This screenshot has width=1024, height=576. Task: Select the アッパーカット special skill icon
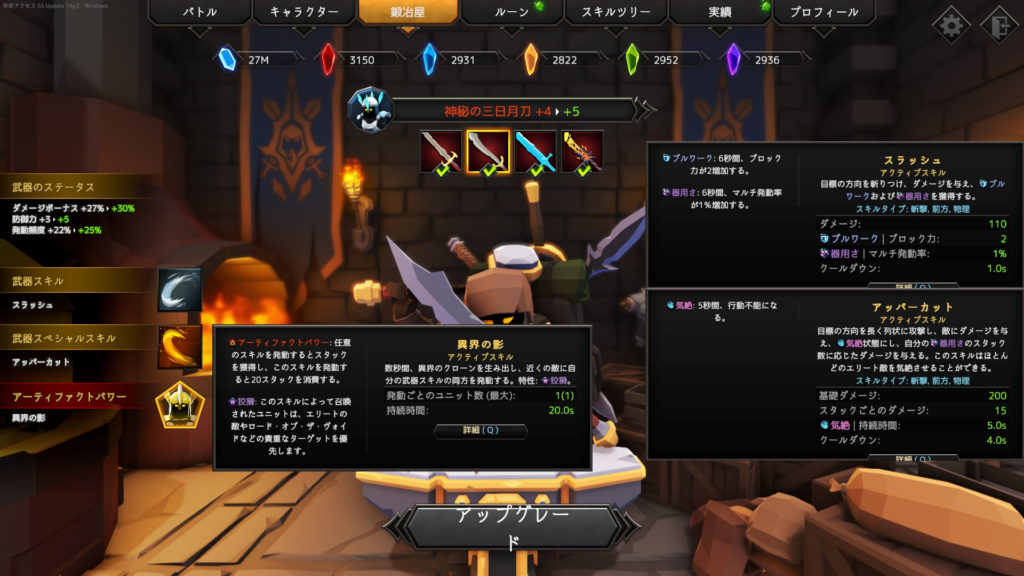coord(179,346)
